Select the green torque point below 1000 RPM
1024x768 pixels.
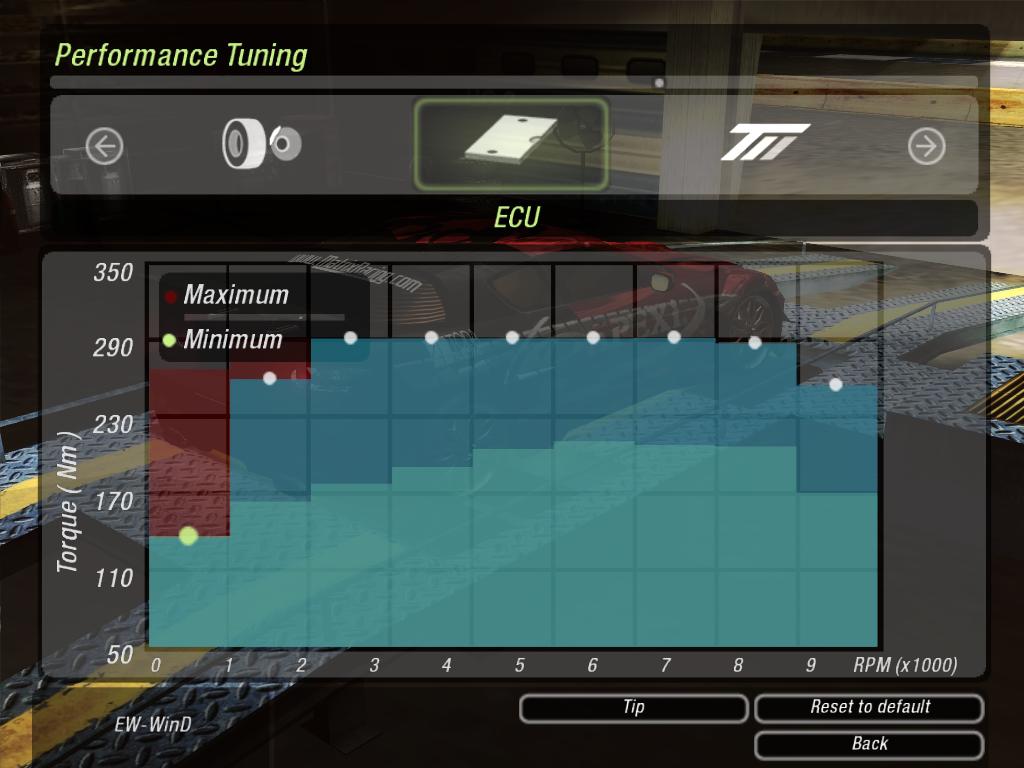(188, 536)
